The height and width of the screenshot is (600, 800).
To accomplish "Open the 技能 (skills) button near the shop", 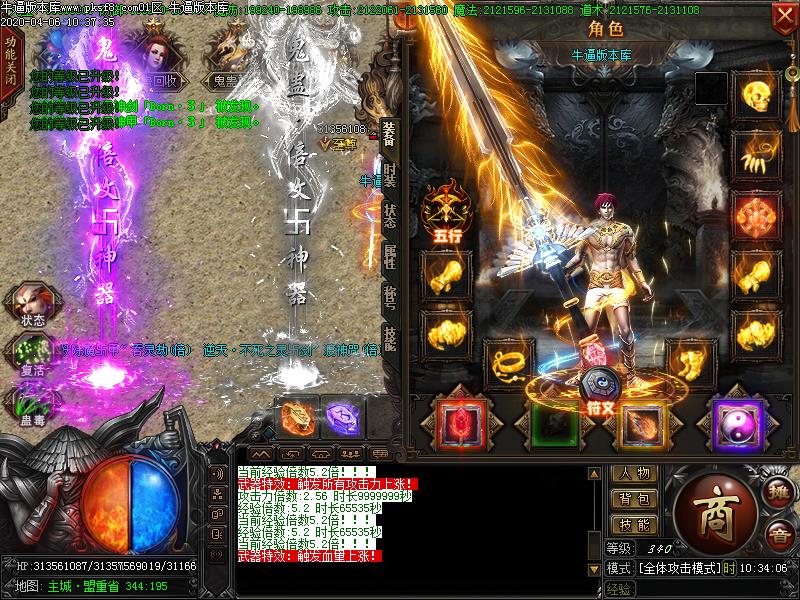I will (633, 524).
